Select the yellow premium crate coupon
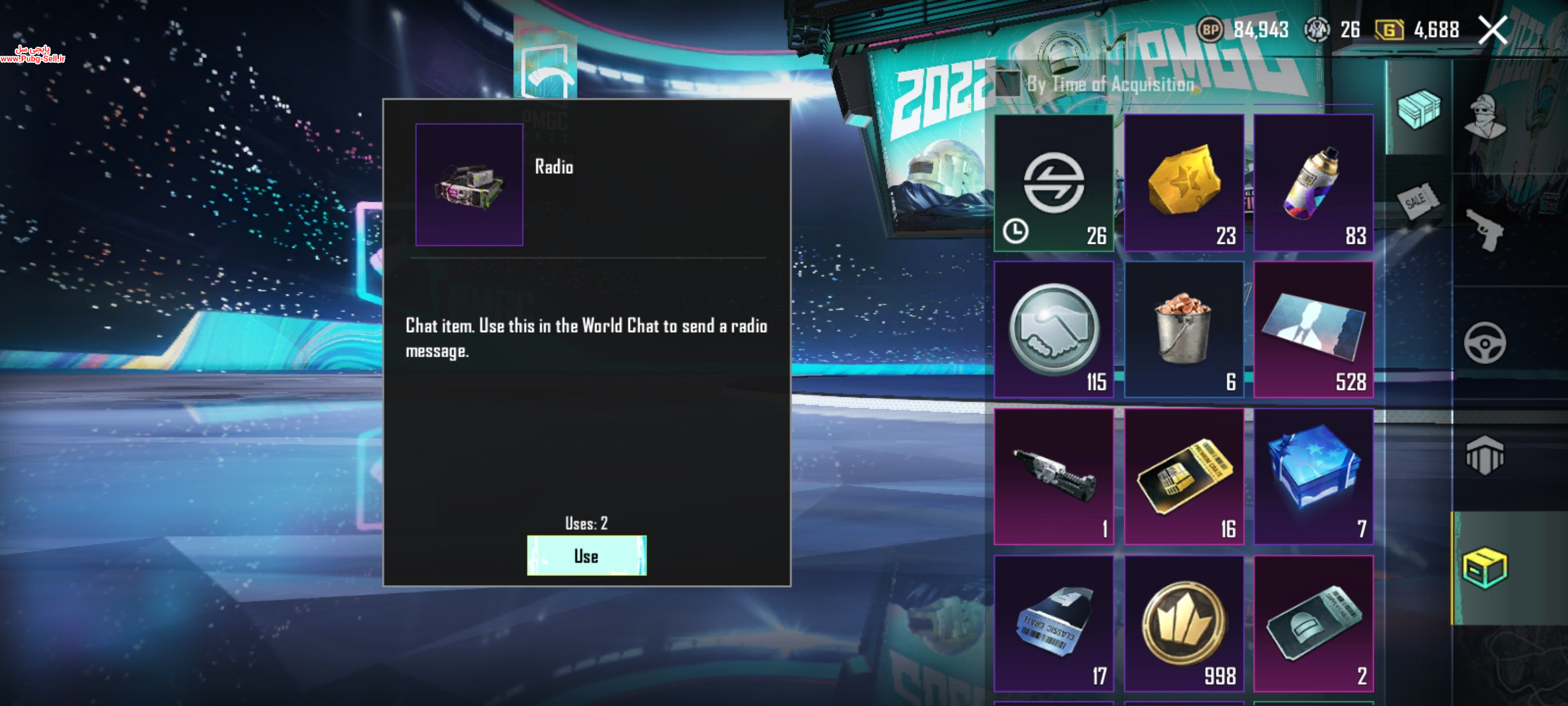 (1183, 477)
